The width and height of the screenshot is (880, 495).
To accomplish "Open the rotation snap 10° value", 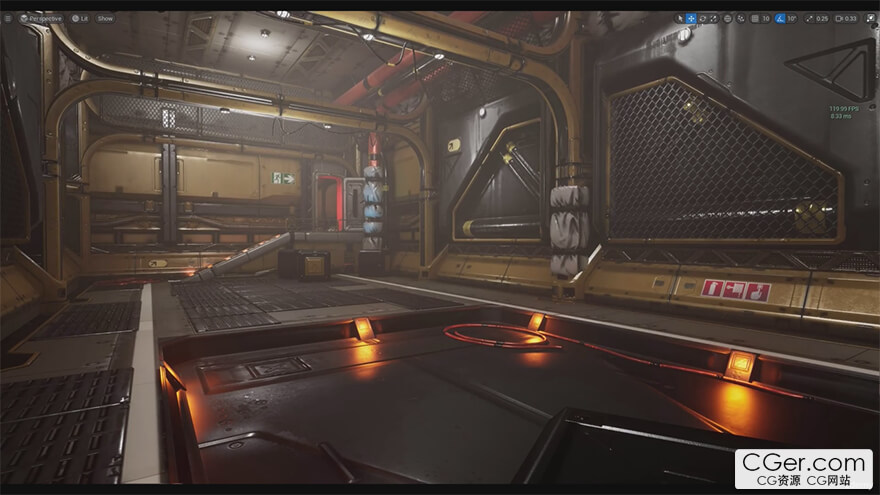I will tap(792, 18).
